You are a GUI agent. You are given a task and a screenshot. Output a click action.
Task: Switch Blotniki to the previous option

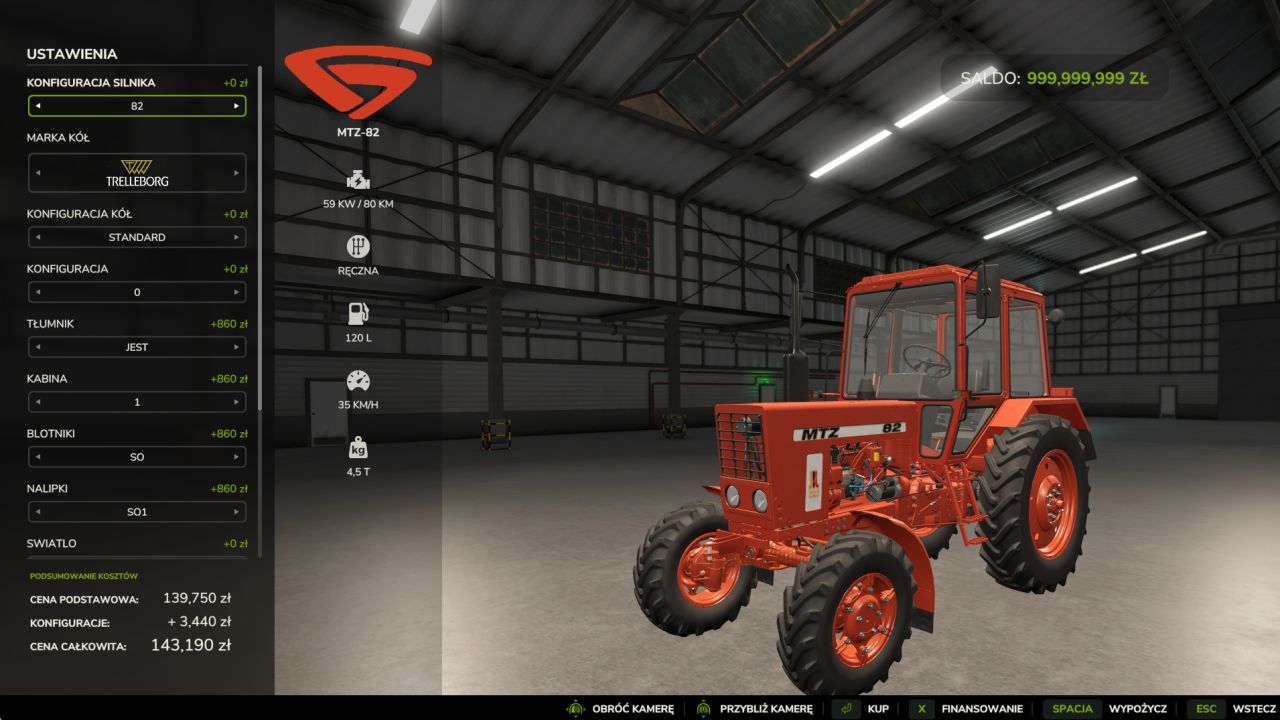[38, 458]
